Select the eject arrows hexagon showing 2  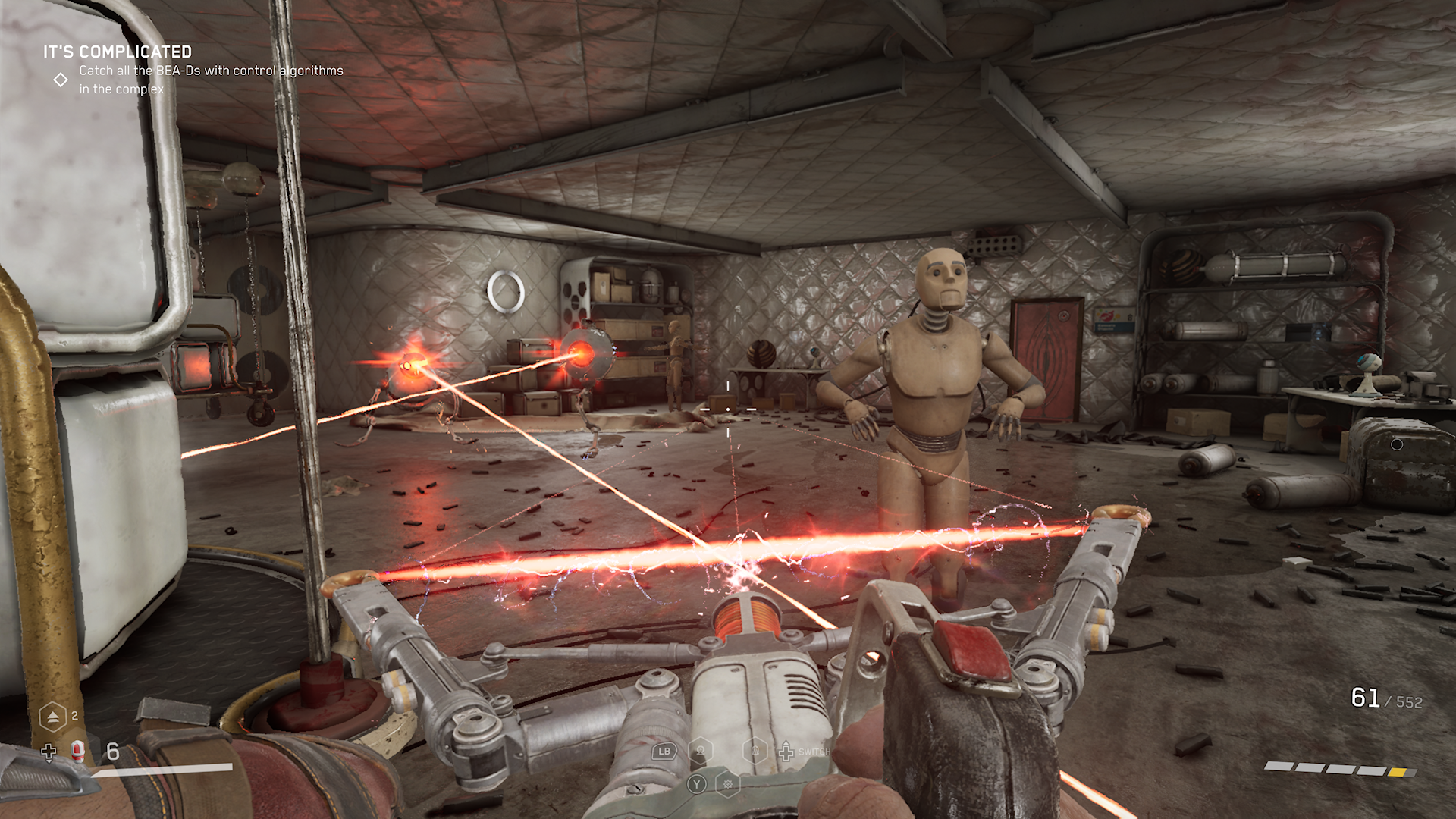point(52,717)
